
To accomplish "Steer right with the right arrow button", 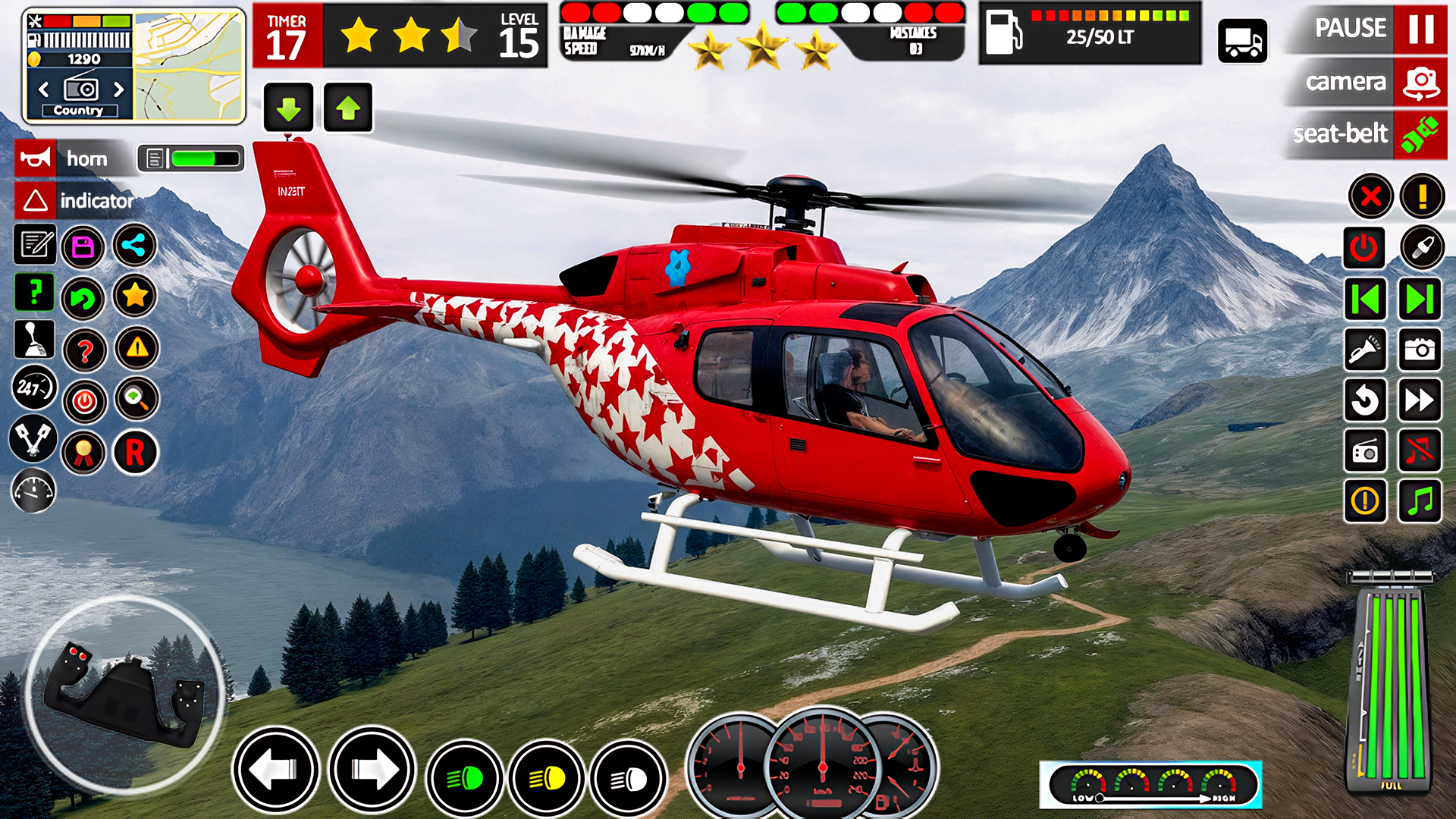I will [372, 770].
